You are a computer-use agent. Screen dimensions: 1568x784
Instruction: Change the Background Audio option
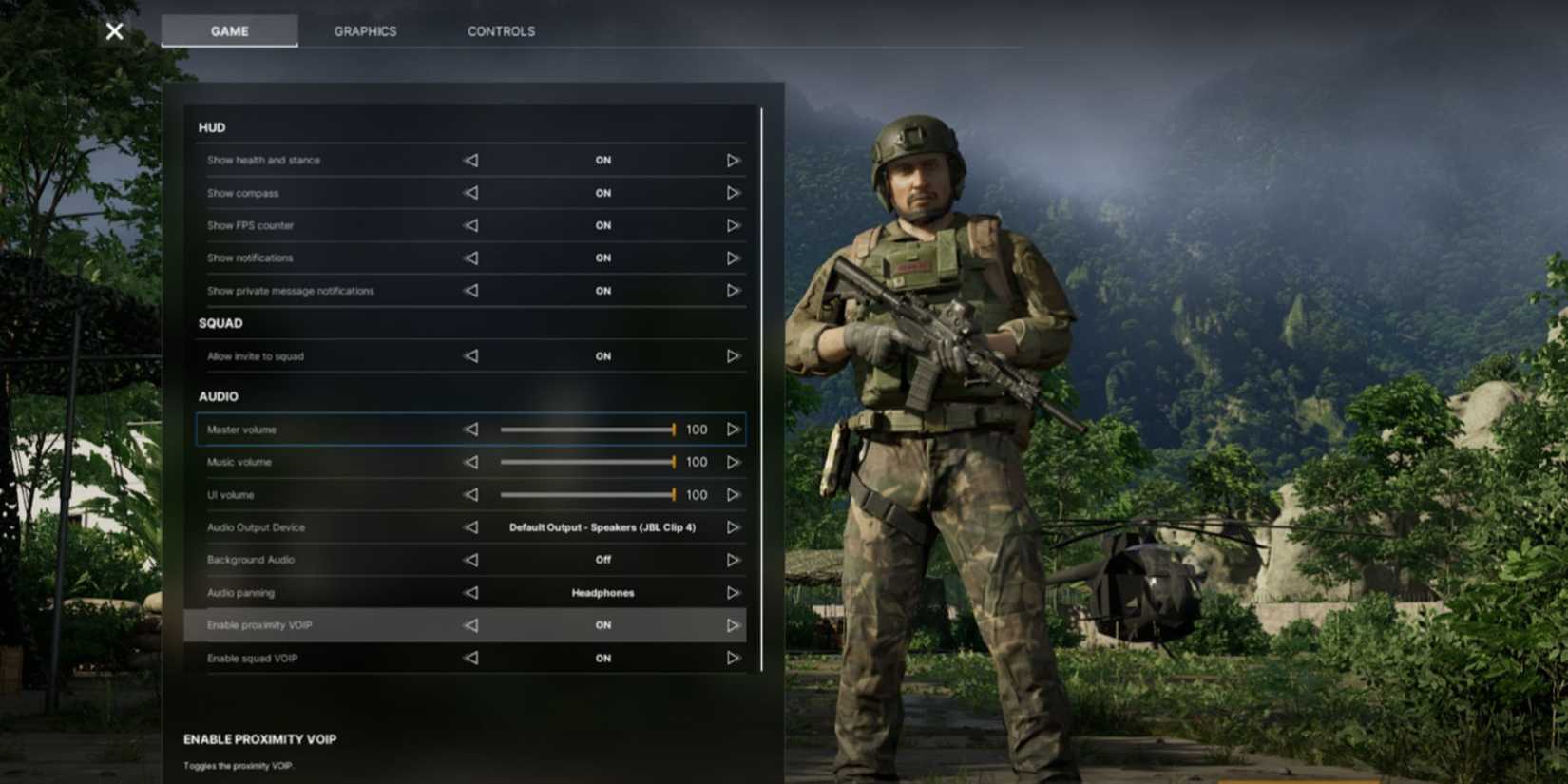(x=733, y=560)
